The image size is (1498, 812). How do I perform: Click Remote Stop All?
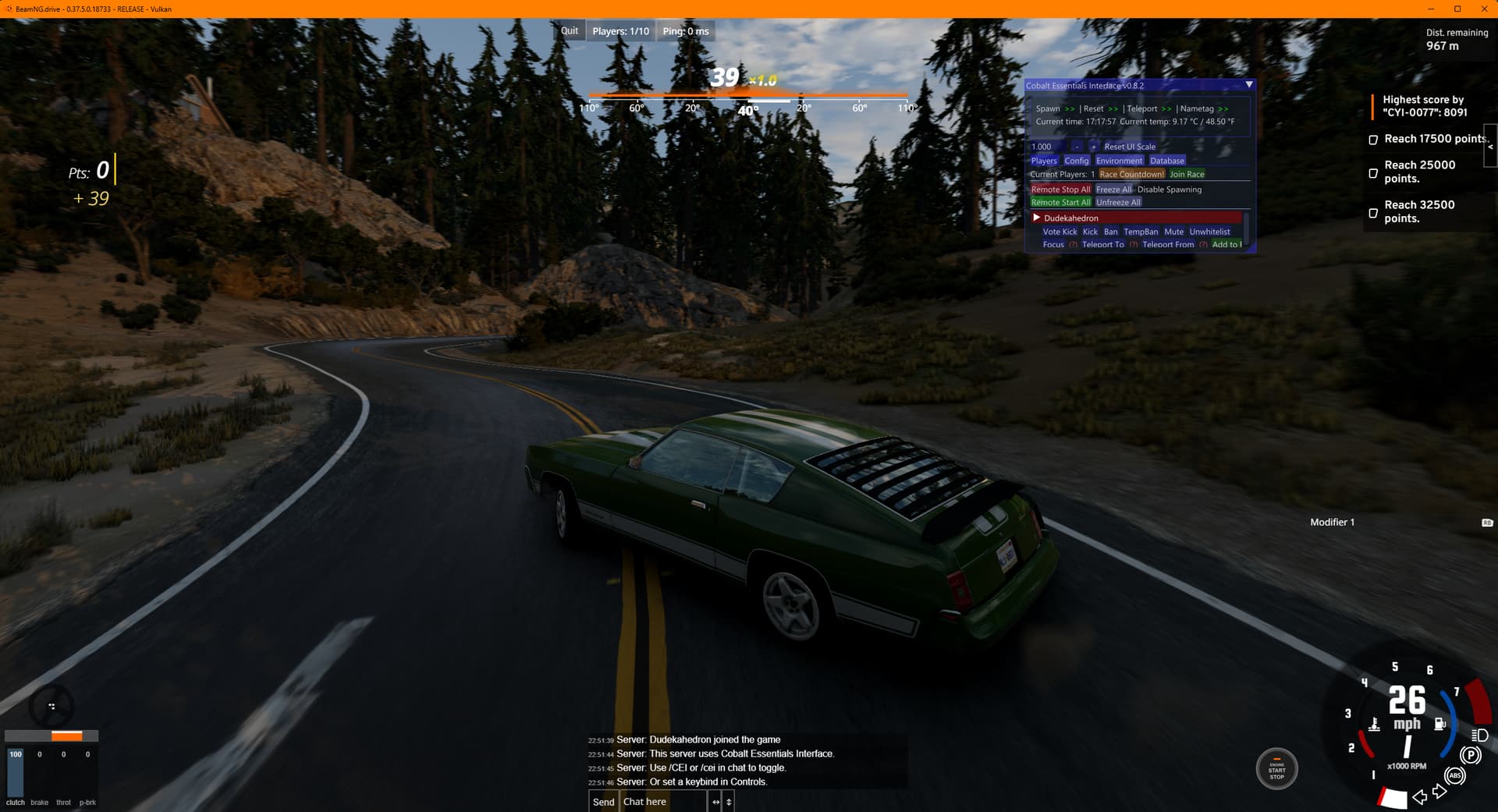(x=1060, y=190)
